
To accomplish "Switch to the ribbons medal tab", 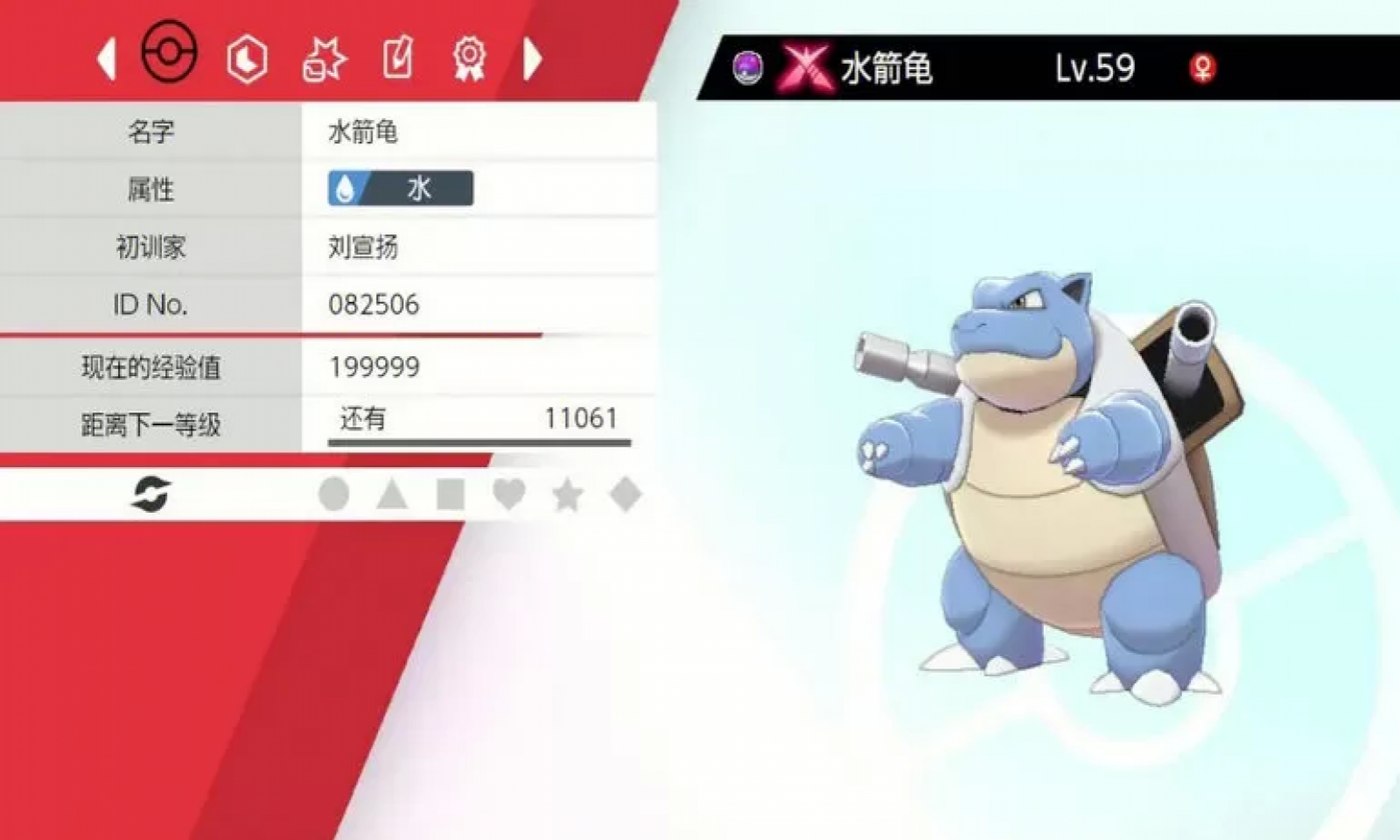I will 470,58.
